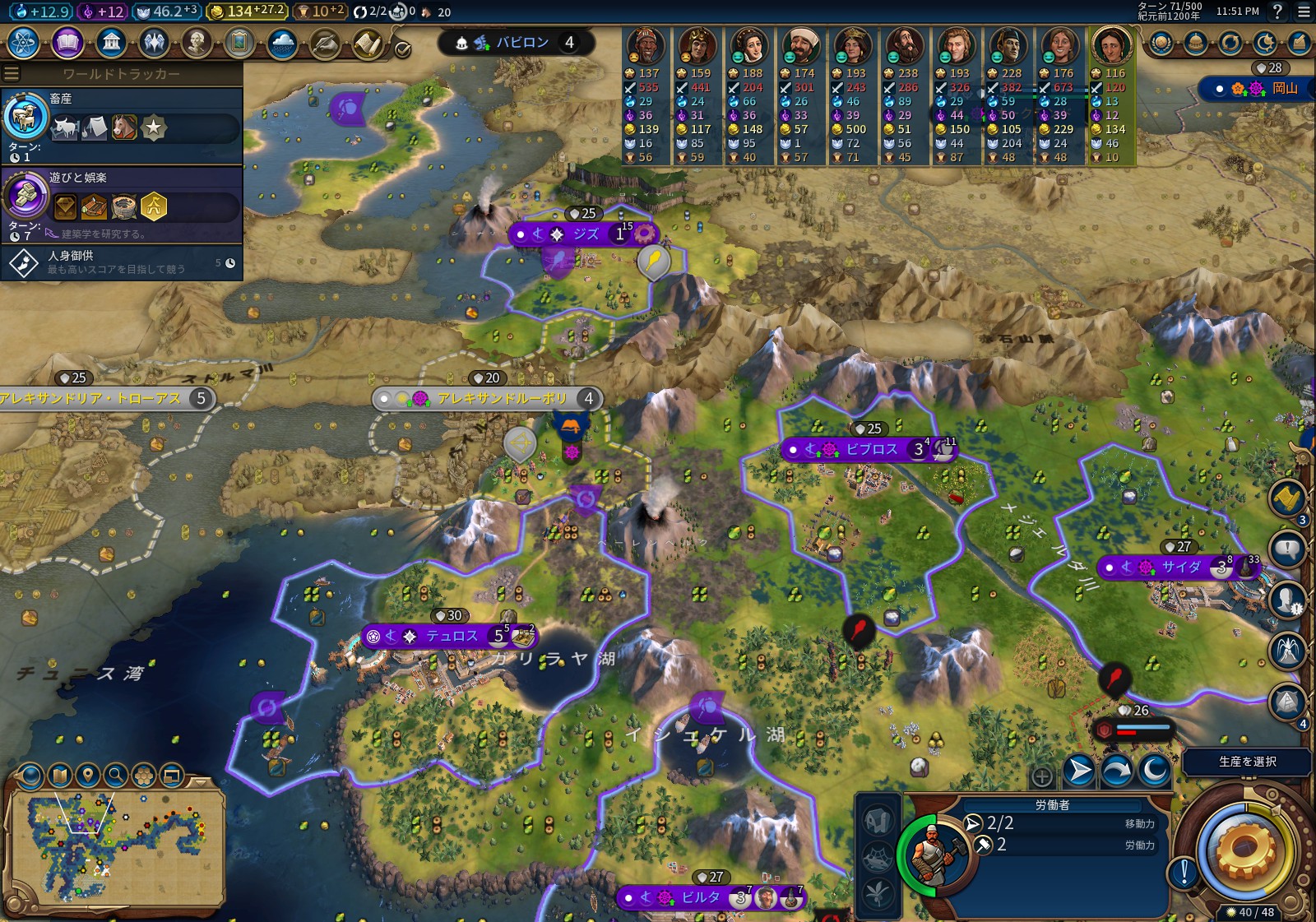
Task: Activate the worker's move-to arrow action
Action: pyautogui.click(x=1078, y=771)
